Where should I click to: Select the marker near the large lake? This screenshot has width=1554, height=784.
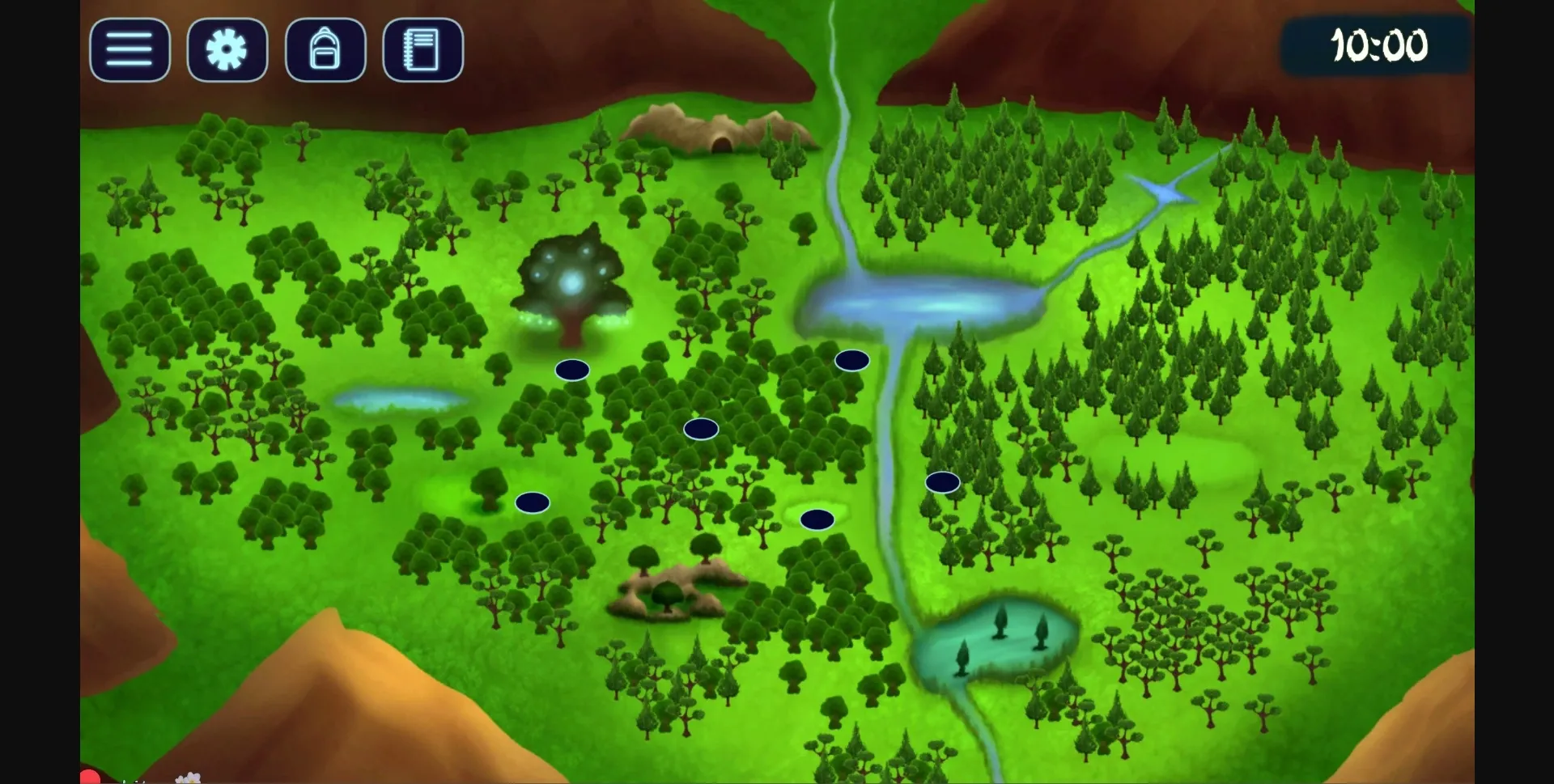pos(852,362)
